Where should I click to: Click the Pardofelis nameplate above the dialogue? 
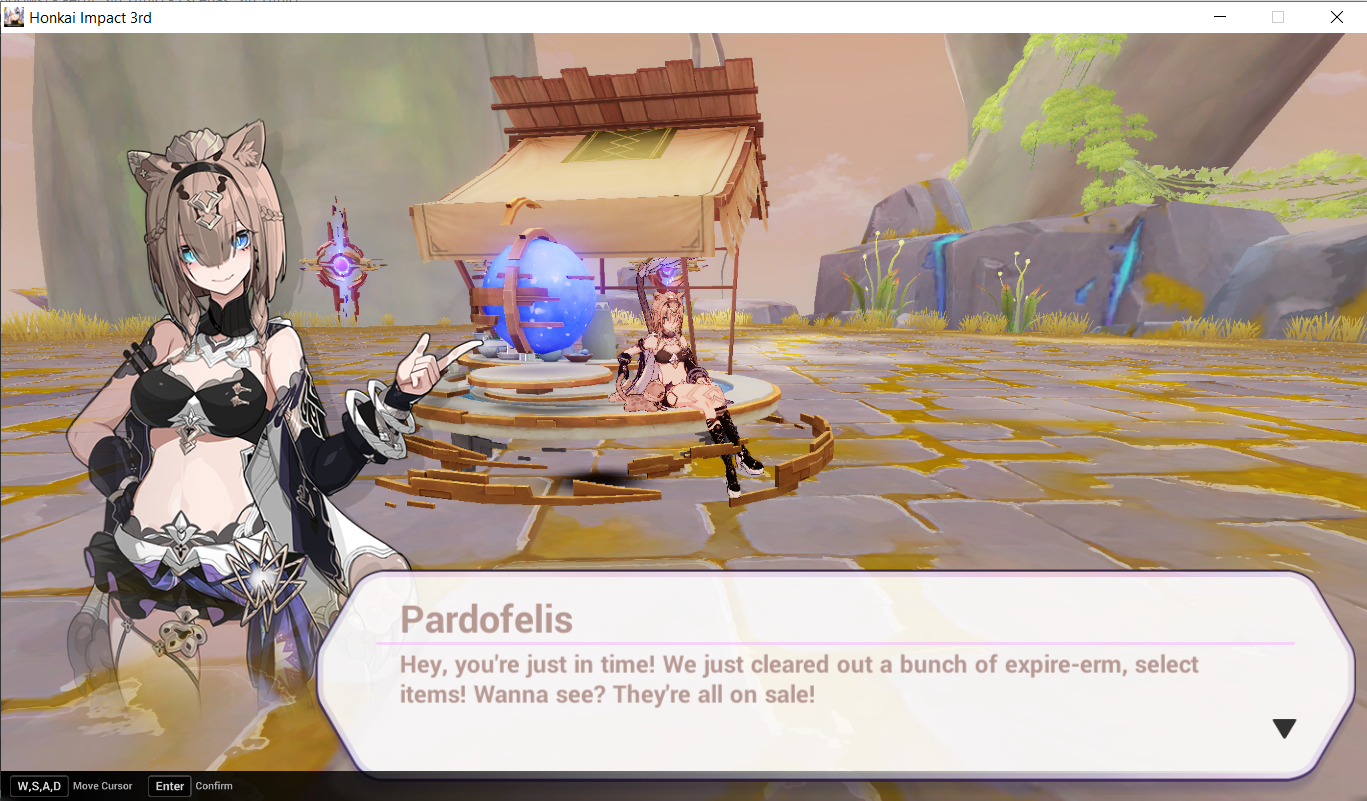pos(487,620)
